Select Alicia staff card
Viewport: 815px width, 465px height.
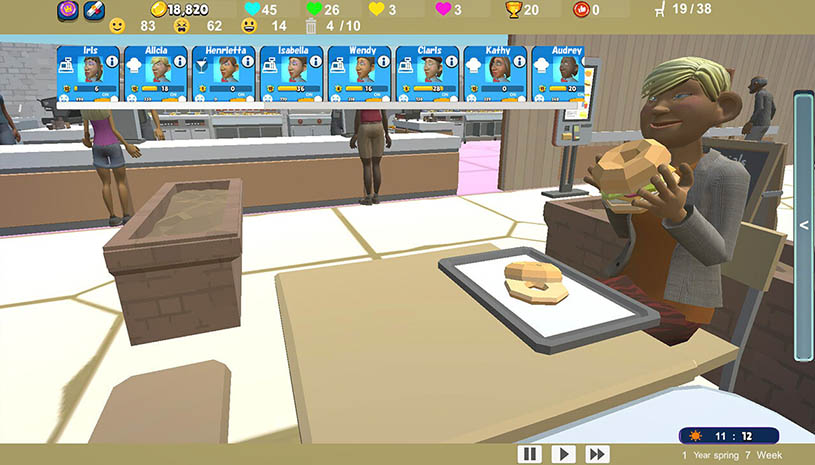pyautogui.click(x=156, y=73)
